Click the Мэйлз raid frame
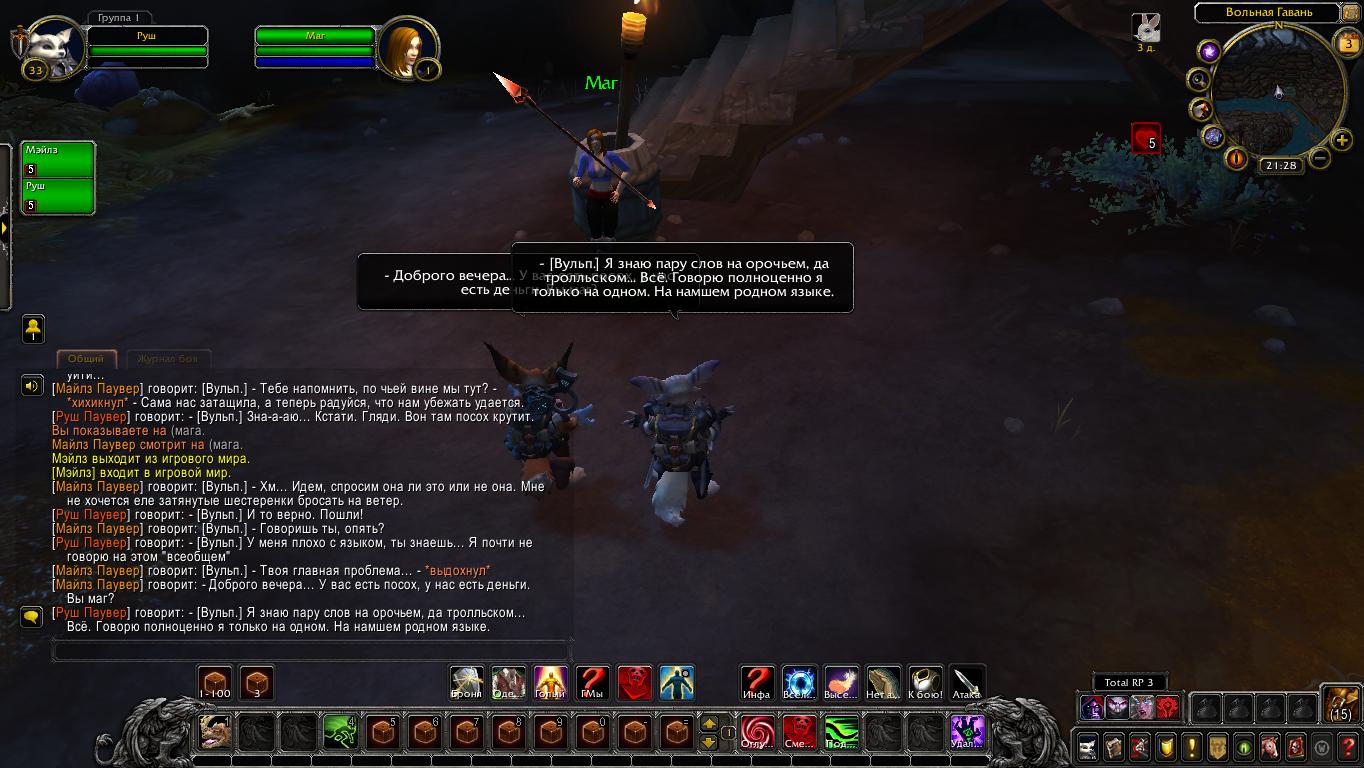Screen dimensions: 1364x768 coord(59,160)
